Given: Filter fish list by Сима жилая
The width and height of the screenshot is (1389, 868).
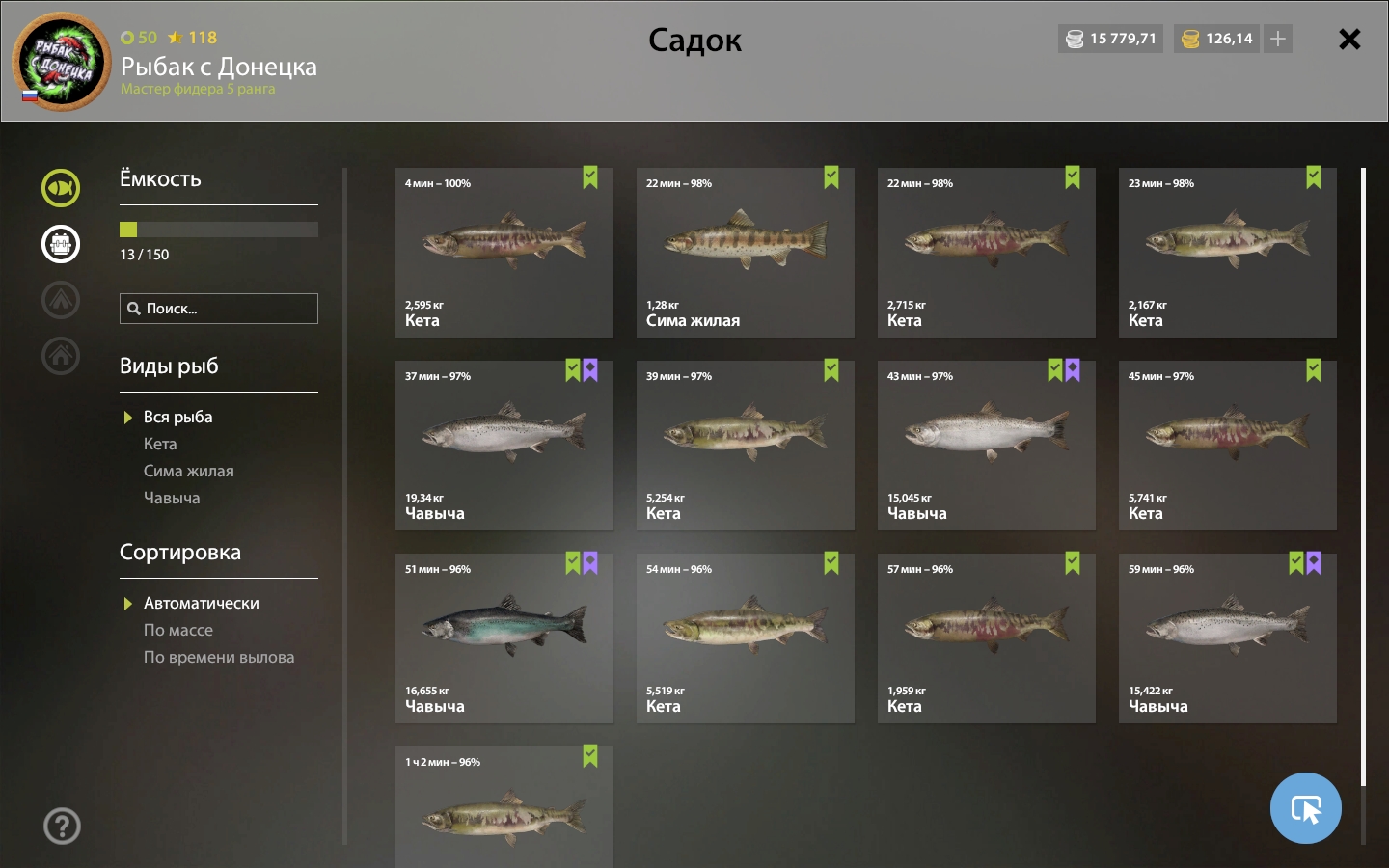Looking at the screenshot, I should tap(189, 471).
